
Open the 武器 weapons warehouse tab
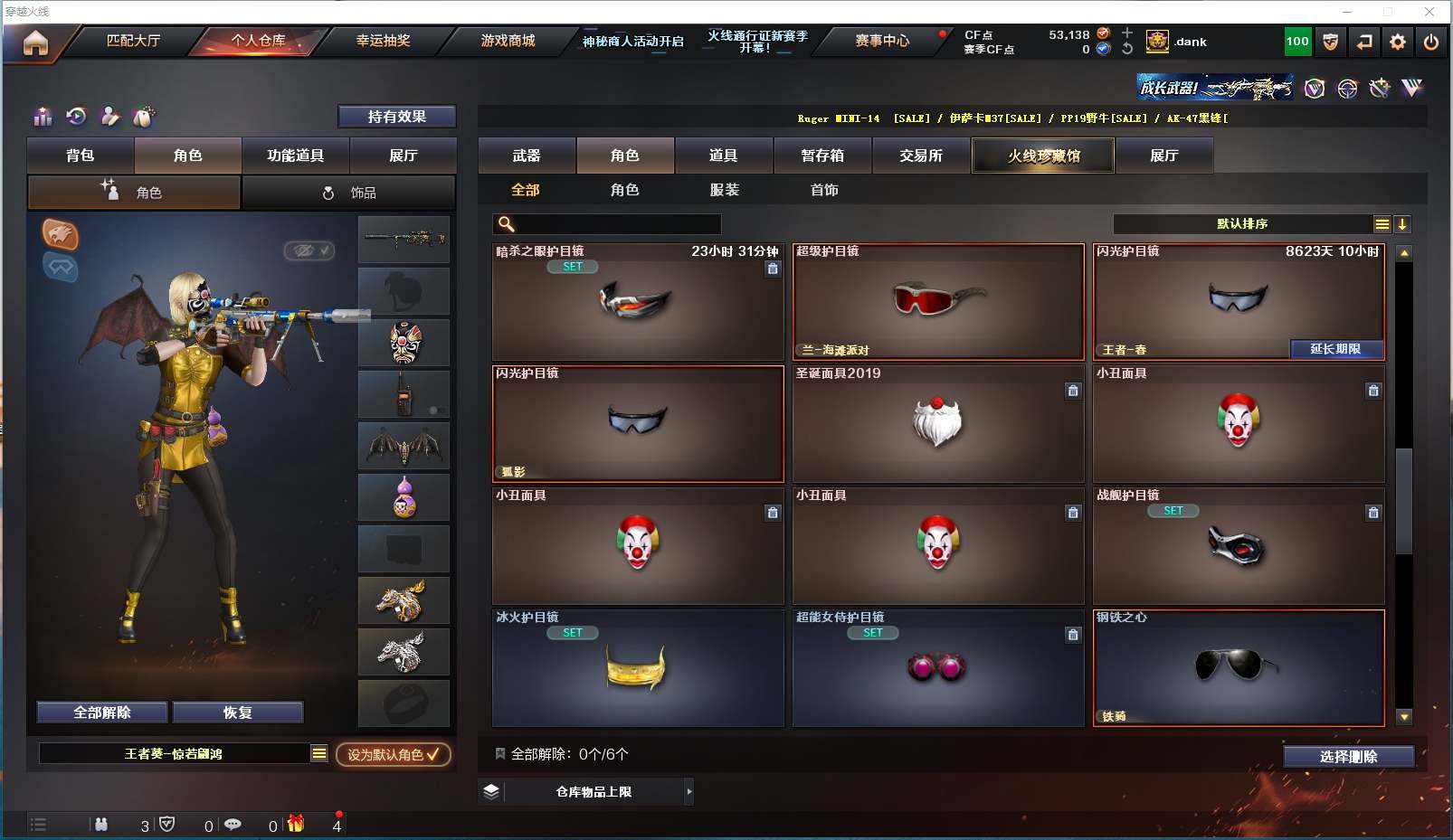click(527, 156)
